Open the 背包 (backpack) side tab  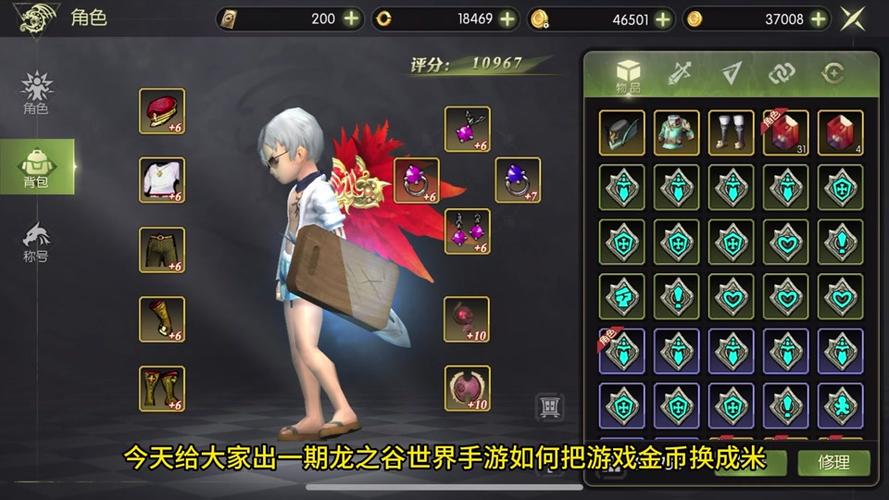click(36, 166)
